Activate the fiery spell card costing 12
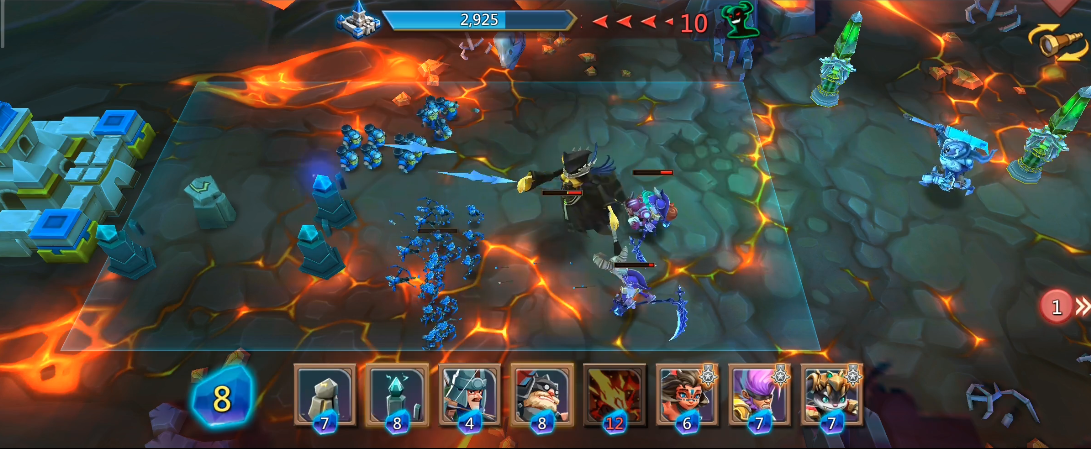Viewport: 1091px width, 449px height. click(614, 395)
